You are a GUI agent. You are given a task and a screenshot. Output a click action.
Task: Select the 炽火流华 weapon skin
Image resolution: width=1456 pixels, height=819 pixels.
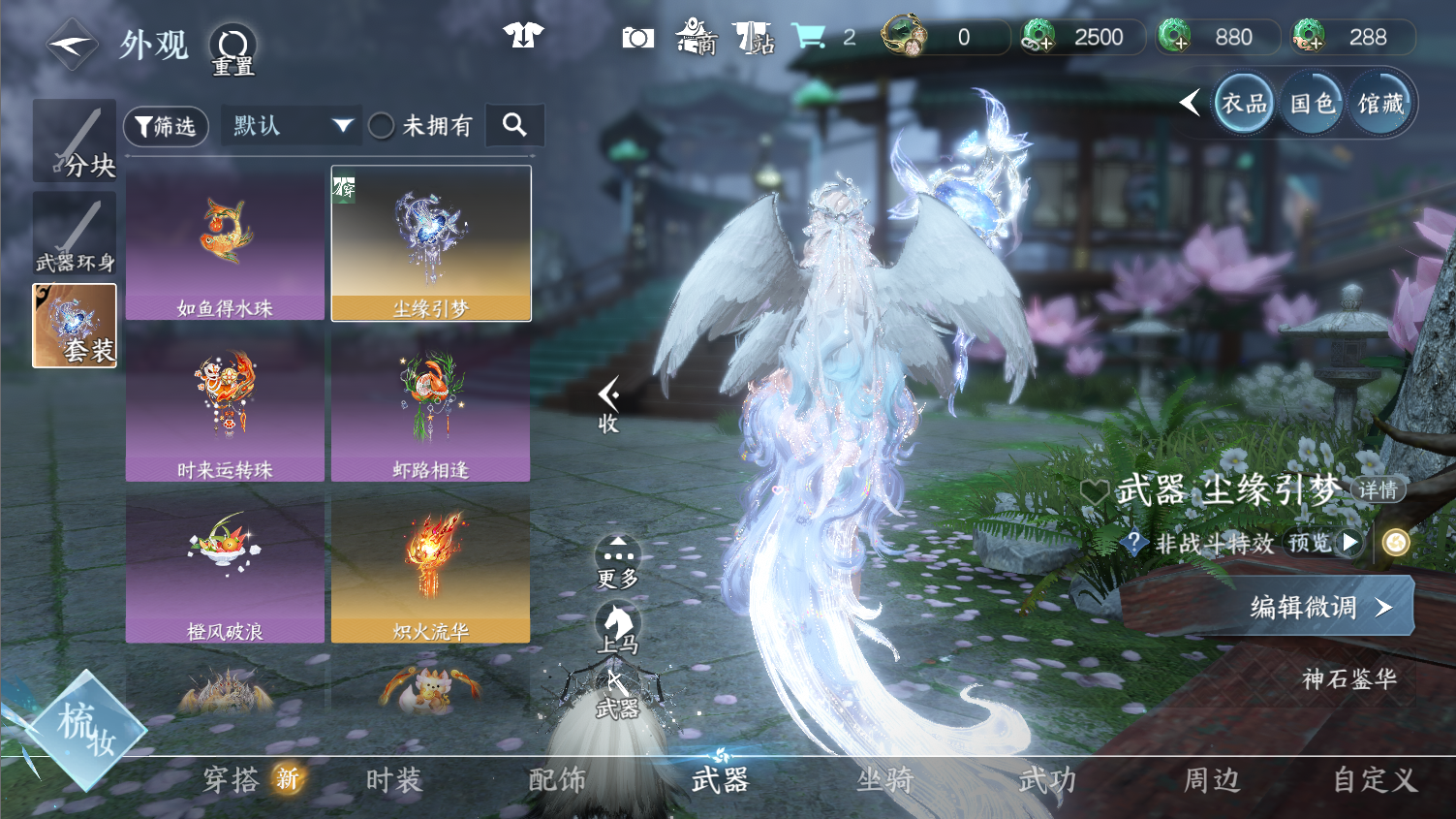tap(430, 567)
